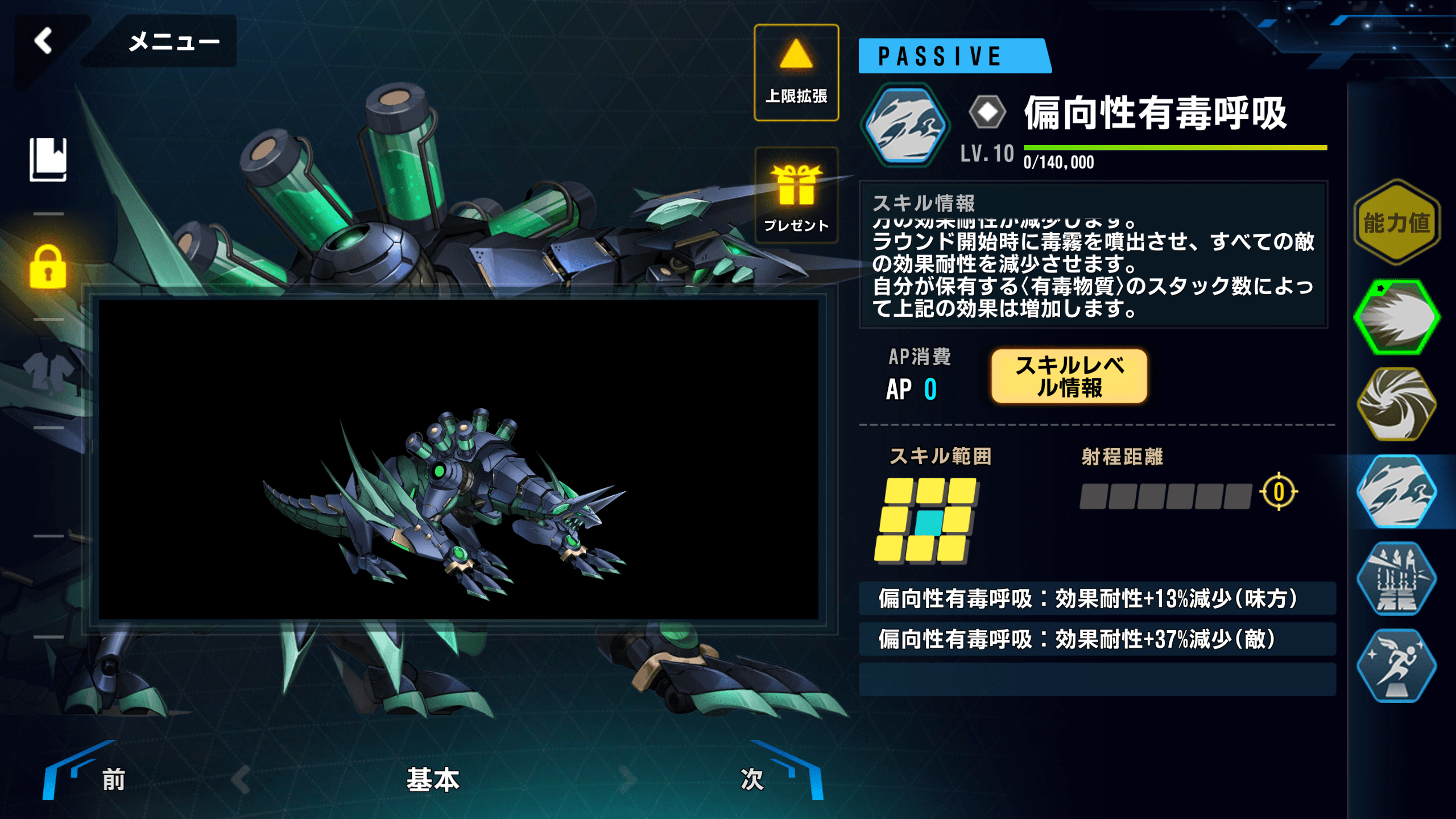Open the プレゼント gift button
Viewport: 1456px width, 819px height.
(x=796, y=196)
